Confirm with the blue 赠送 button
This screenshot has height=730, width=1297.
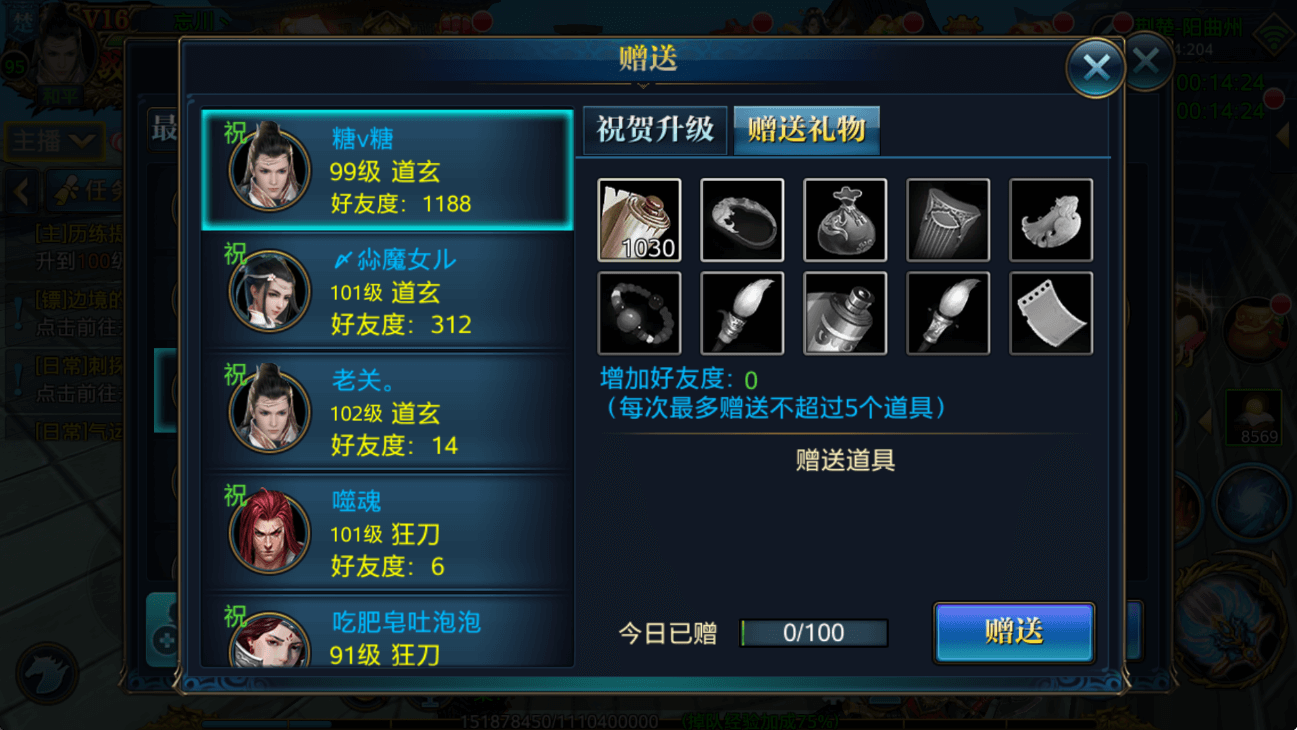[1014, 632]
